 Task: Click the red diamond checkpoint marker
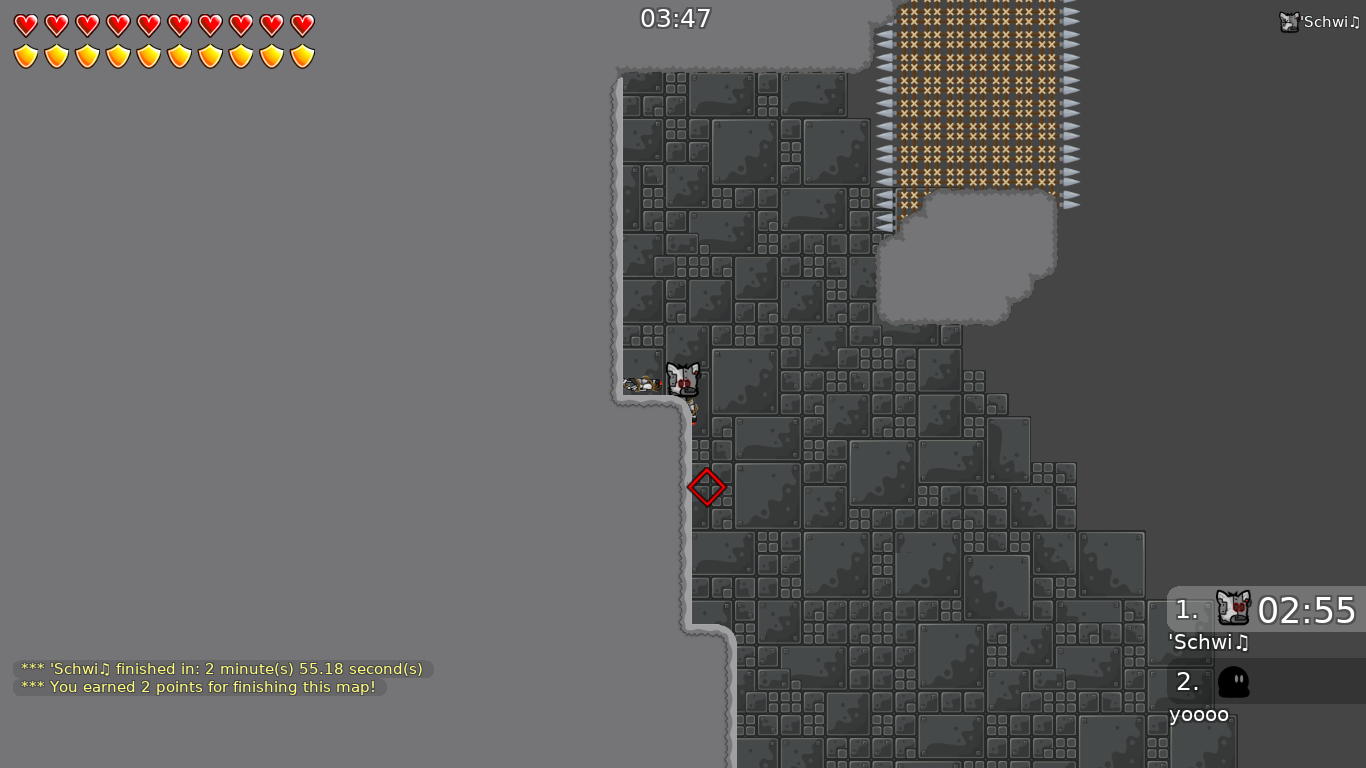707,487
